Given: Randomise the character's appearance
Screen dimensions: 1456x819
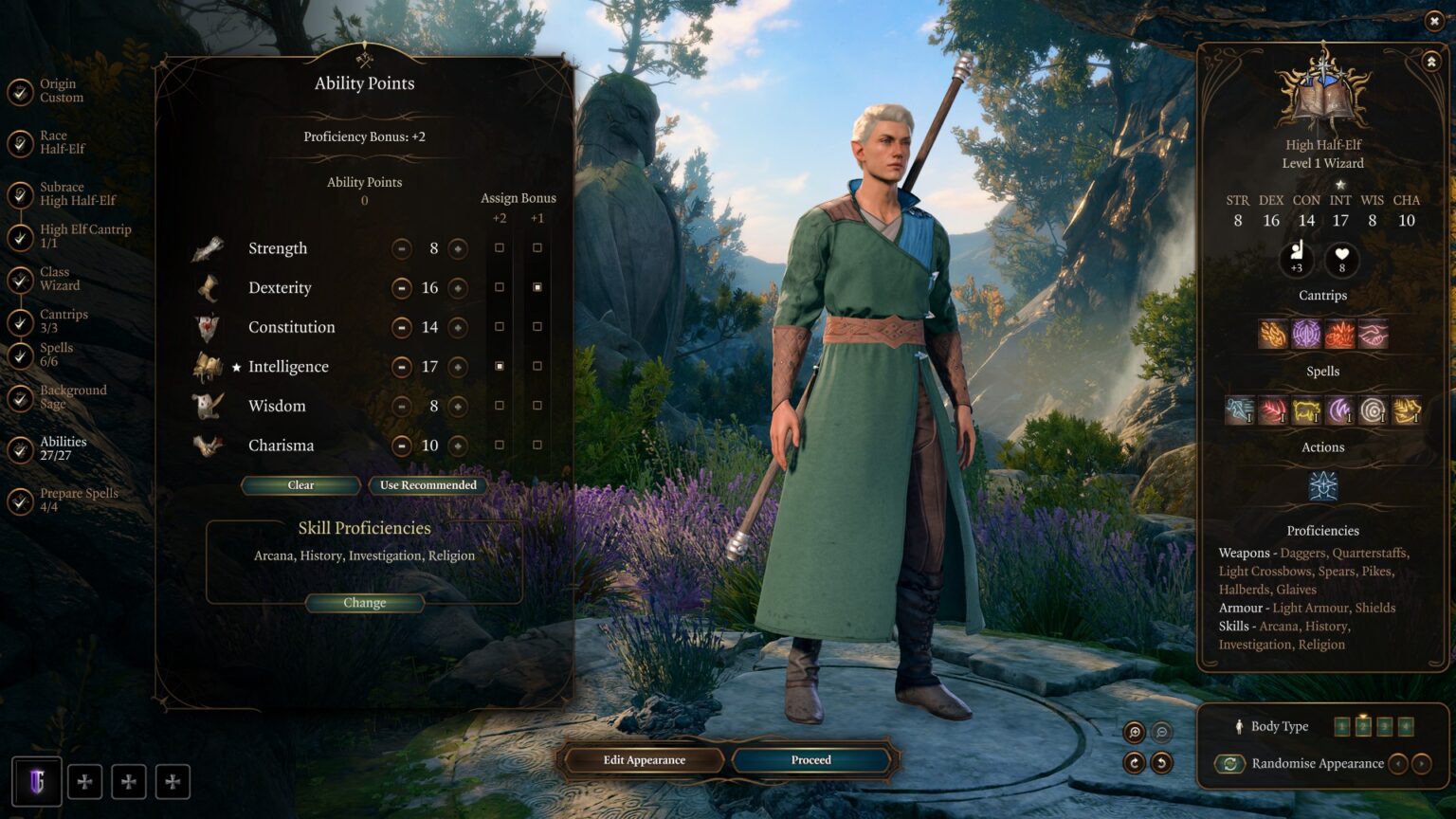Looking at the screenshot, I should 1229,764.
